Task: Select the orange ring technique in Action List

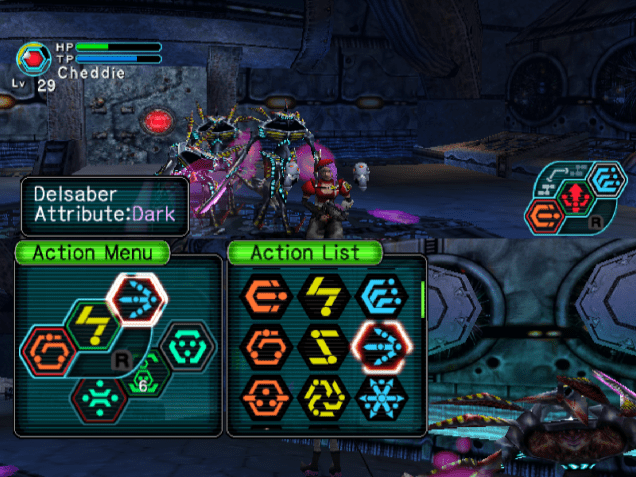Action: [x=266, y=347]
